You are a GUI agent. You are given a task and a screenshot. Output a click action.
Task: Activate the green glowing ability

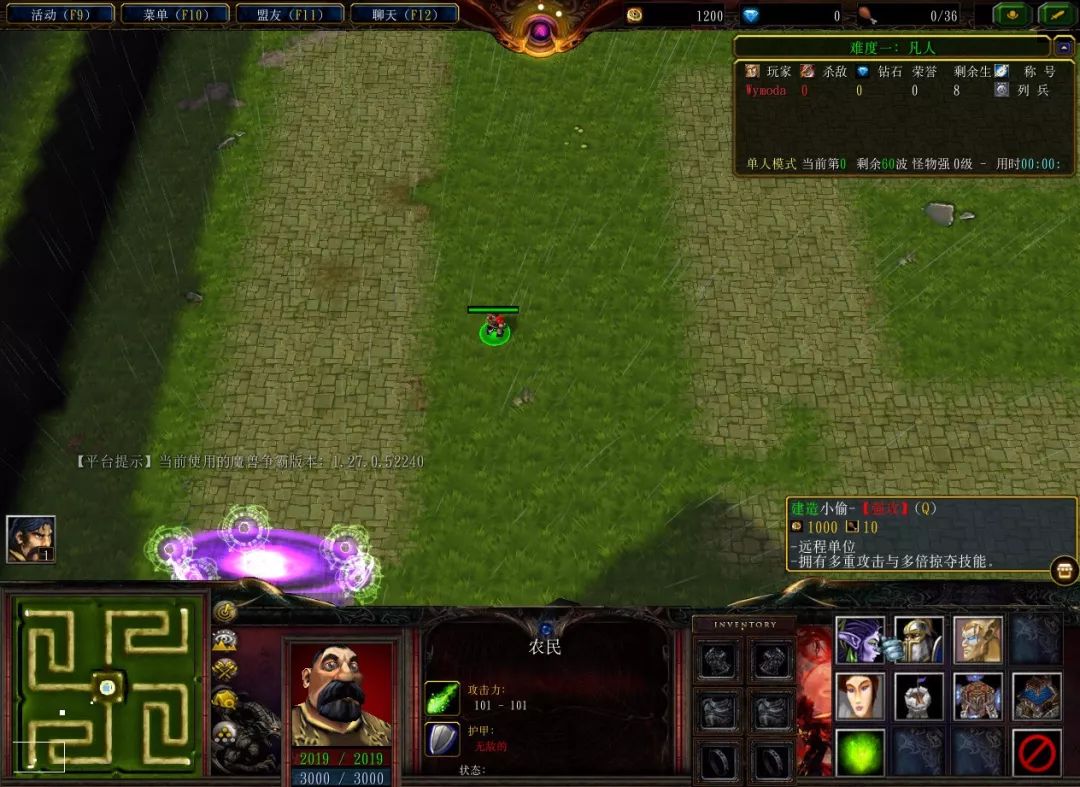(860, 752)
